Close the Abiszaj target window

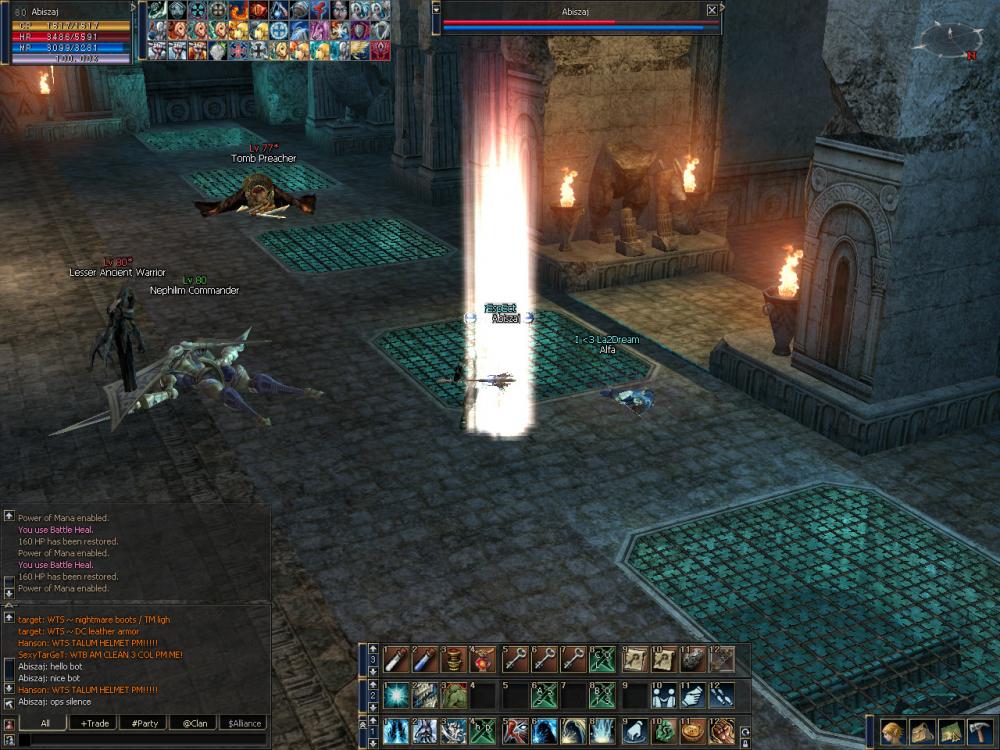click(711, 10)
